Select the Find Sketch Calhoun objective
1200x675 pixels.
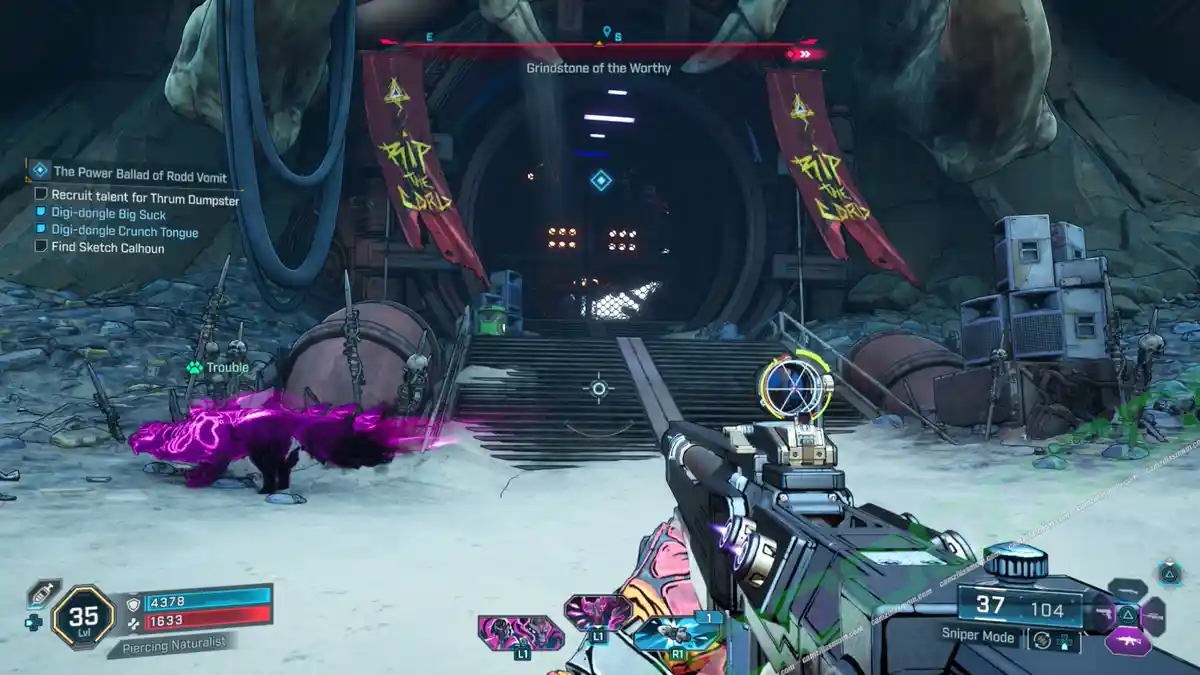click(x=108, y=247)
